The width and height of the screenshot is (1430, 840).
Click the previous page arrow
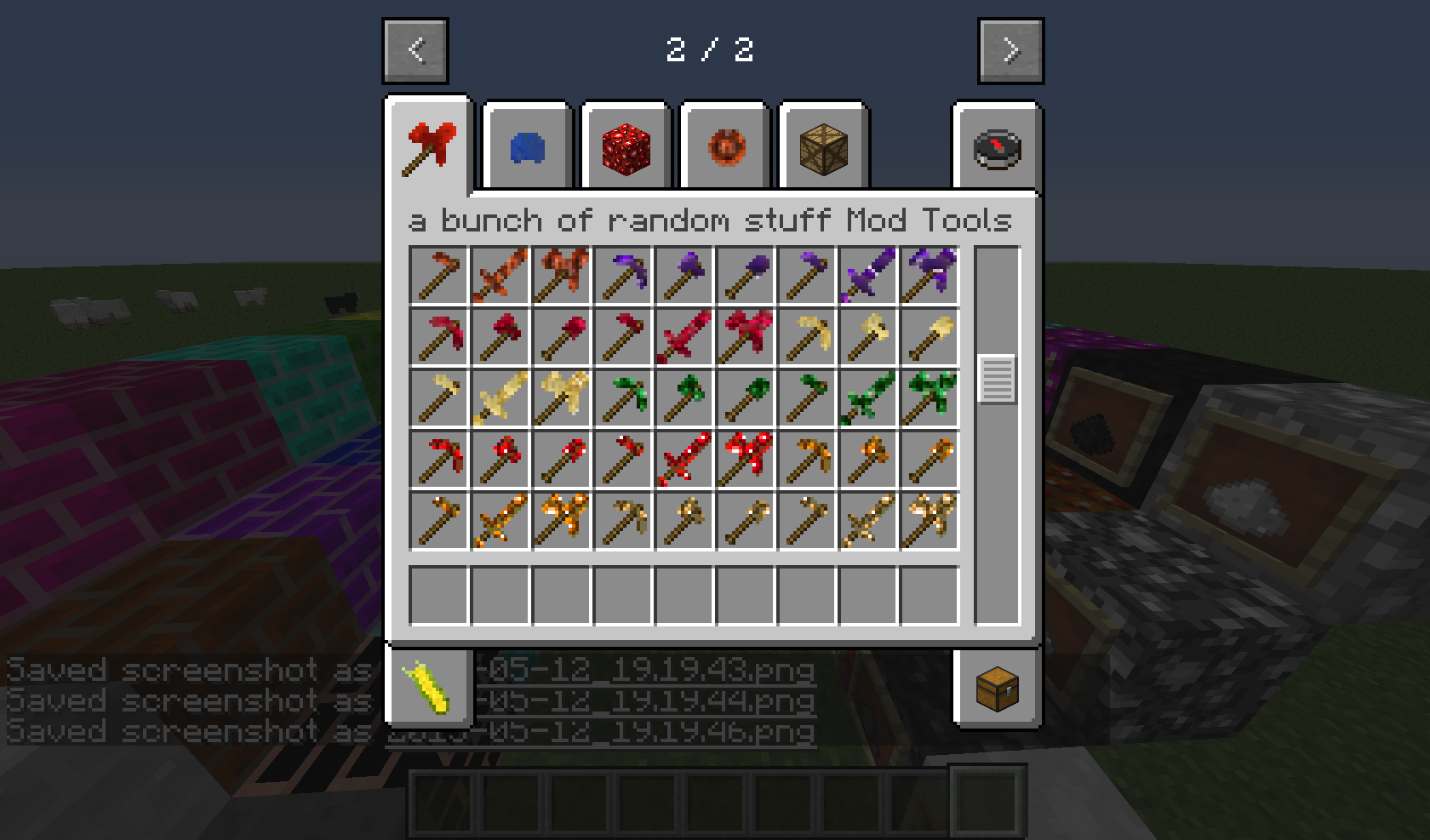click(x=415, y=49)
